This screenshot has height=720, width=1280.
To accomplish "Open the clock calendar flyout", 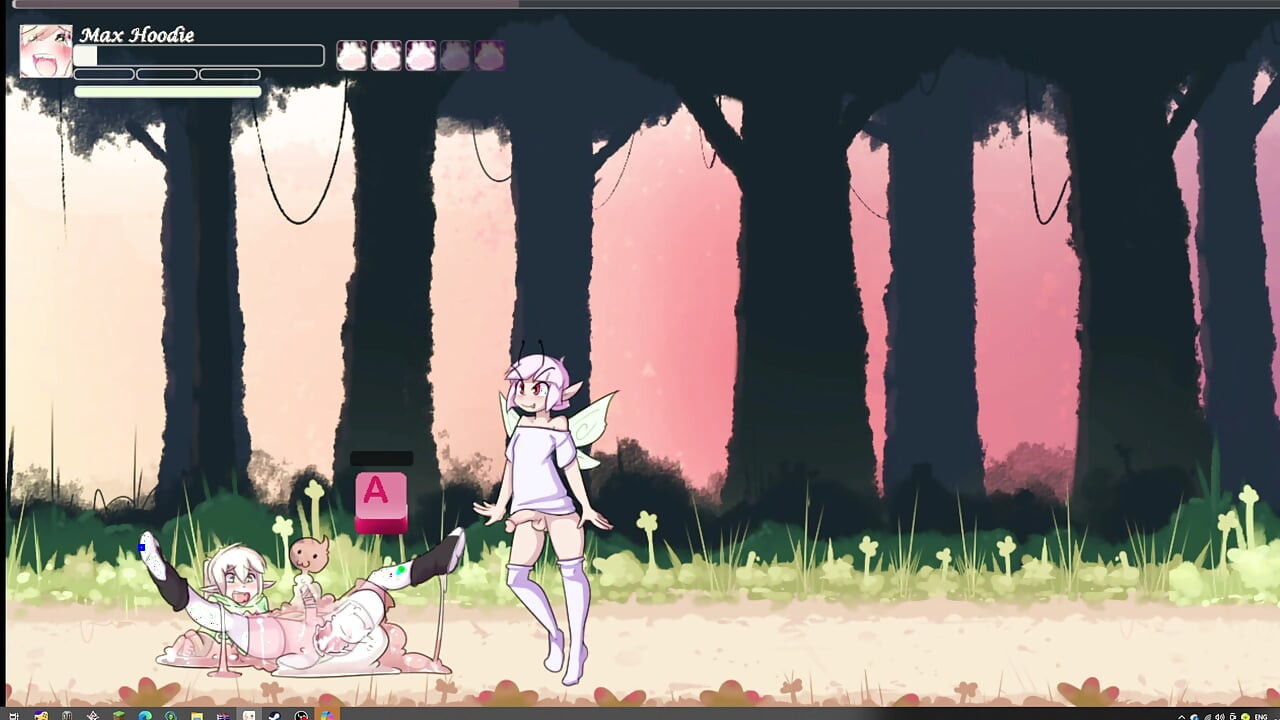I will [1275, 713].
